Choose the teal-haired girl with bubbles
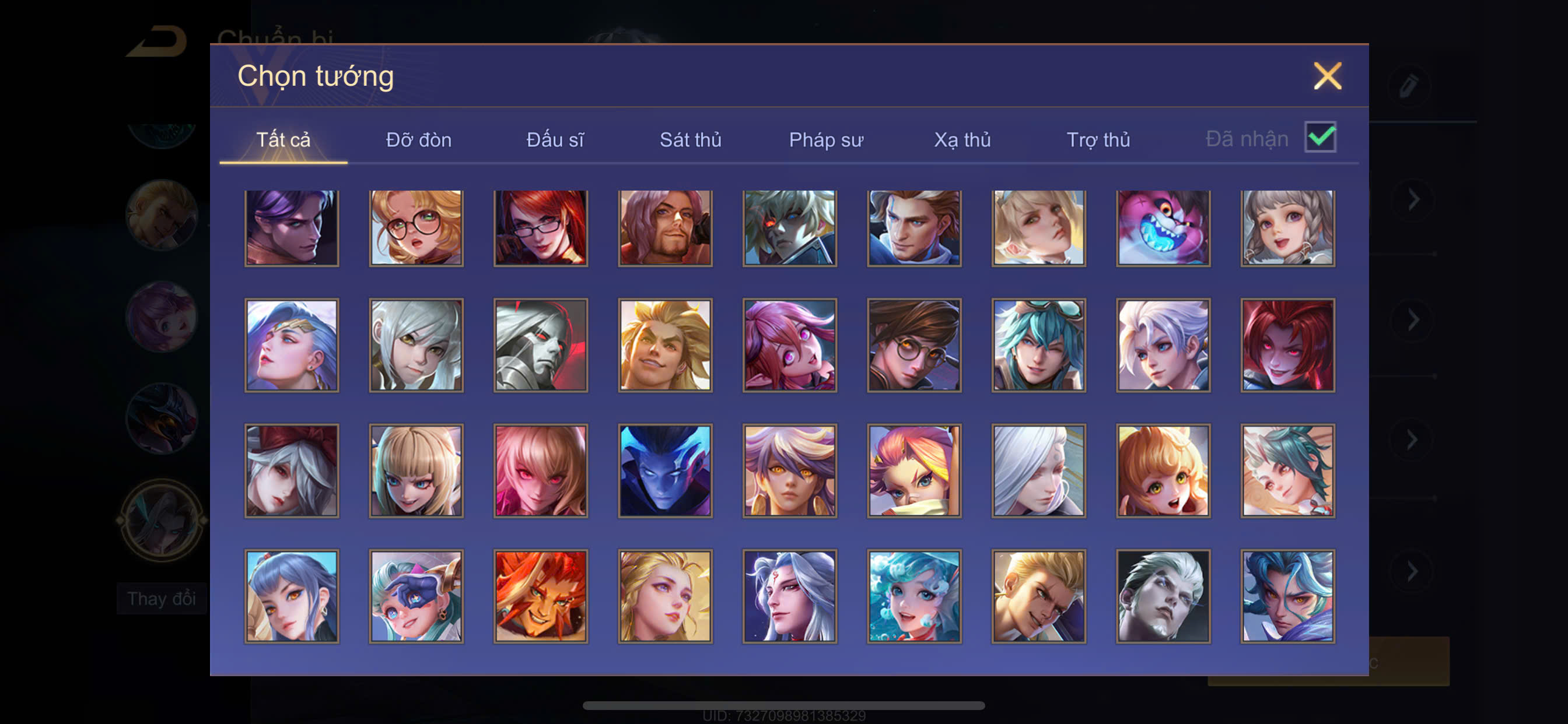This screenshot has width=1568, height=724. coord(914,596)
